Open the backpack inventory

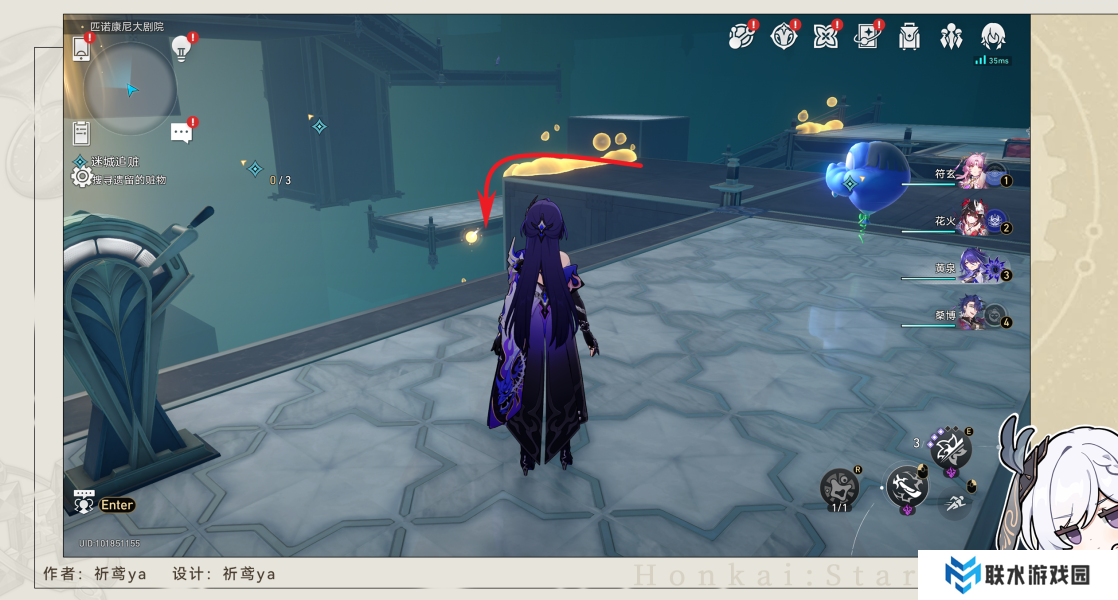[x=909, y=37]
